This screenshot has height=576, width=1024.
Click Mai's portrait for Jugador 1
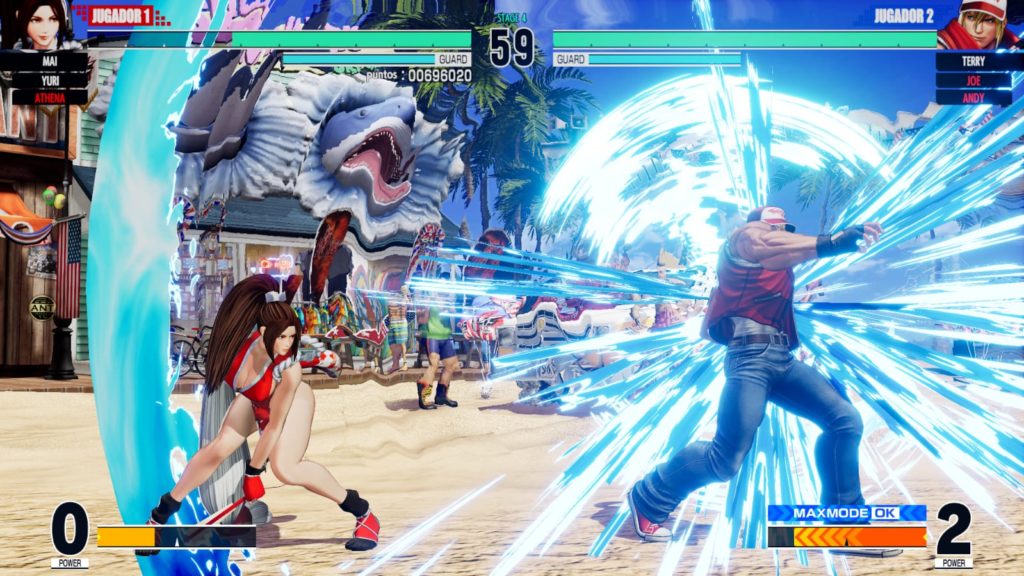point(40,24)
